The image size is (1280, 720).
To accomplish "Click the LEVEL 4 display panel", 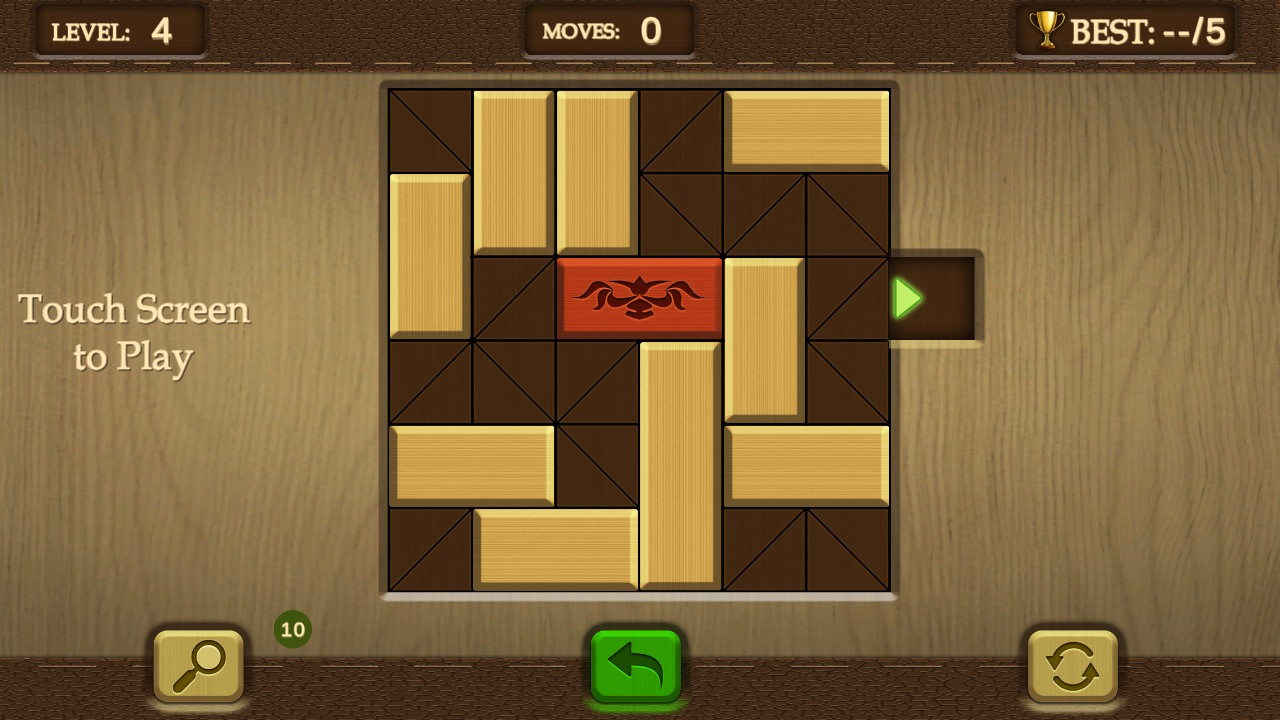I will pyautogui.click(x=120, y=30).
